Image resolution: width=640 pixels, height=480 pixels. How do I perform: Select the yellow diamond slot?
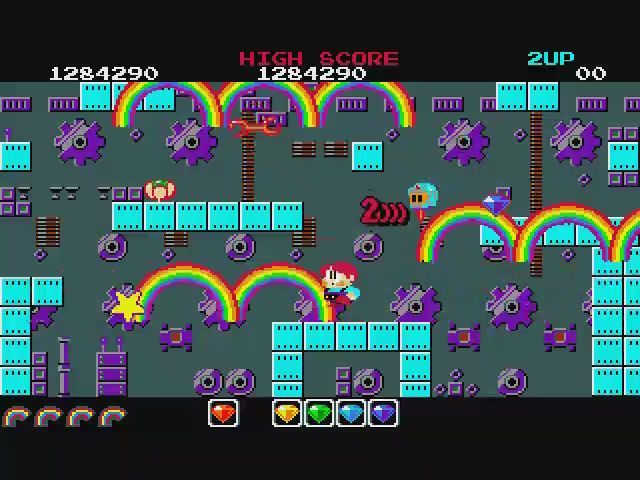pyautogui.click(x=287, y=413)
